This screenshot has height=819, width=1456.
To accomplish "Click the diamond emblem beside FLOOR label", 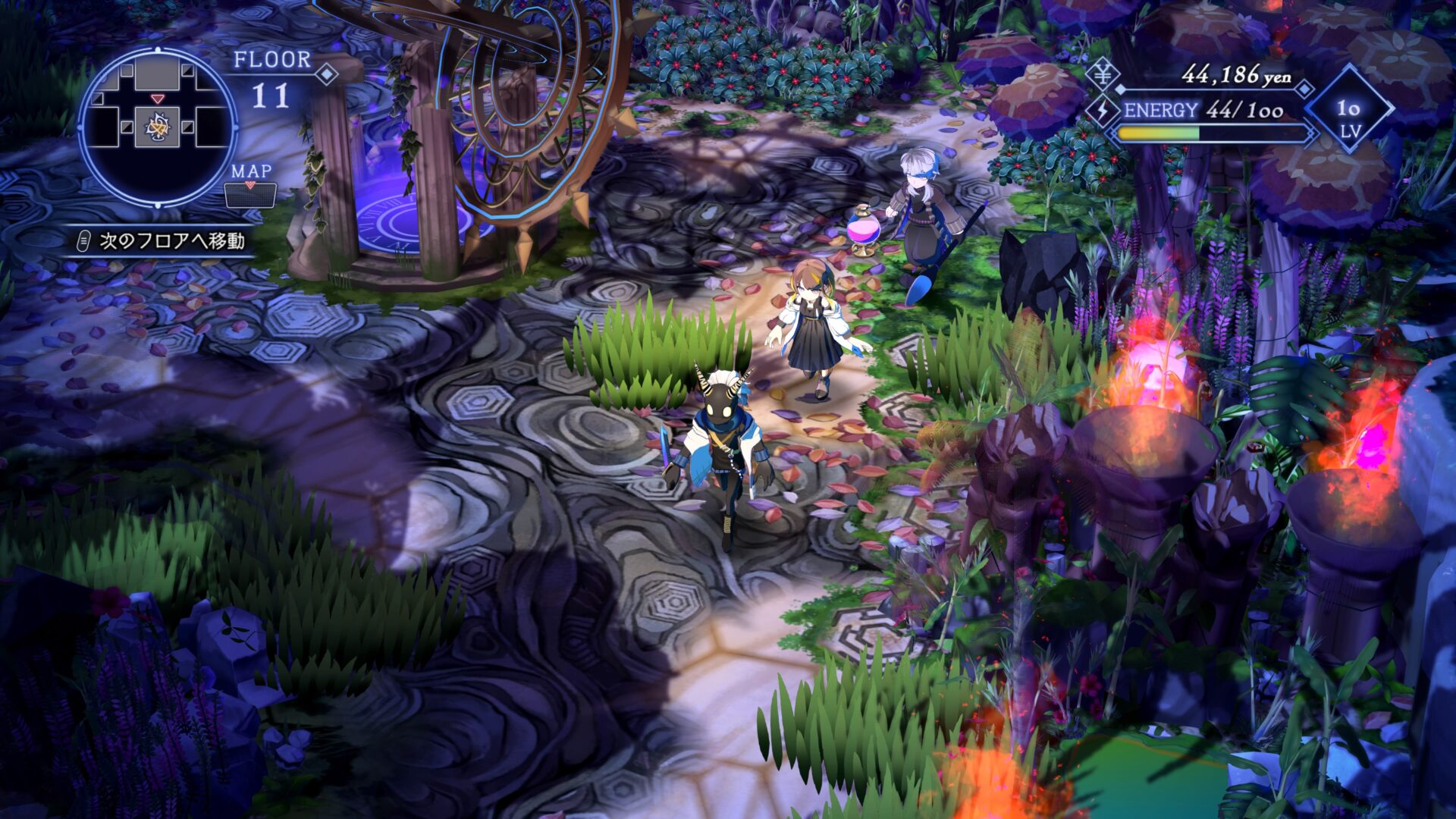I will (328, 75).
